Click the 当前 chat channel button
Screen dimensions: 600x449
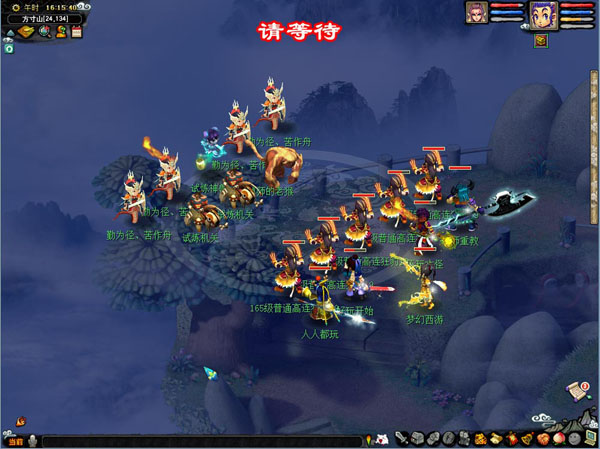tap(14, 441)
